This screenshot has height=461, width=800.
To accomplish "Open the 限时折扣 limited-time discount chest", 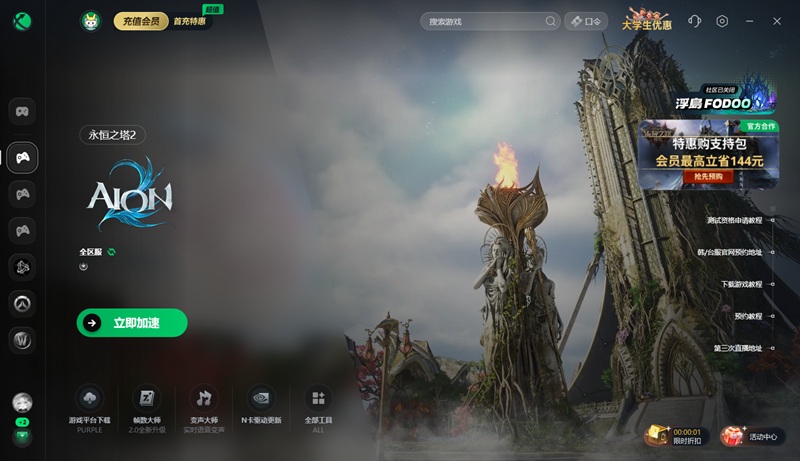I will pyautogui.click(x=674, y=435).
